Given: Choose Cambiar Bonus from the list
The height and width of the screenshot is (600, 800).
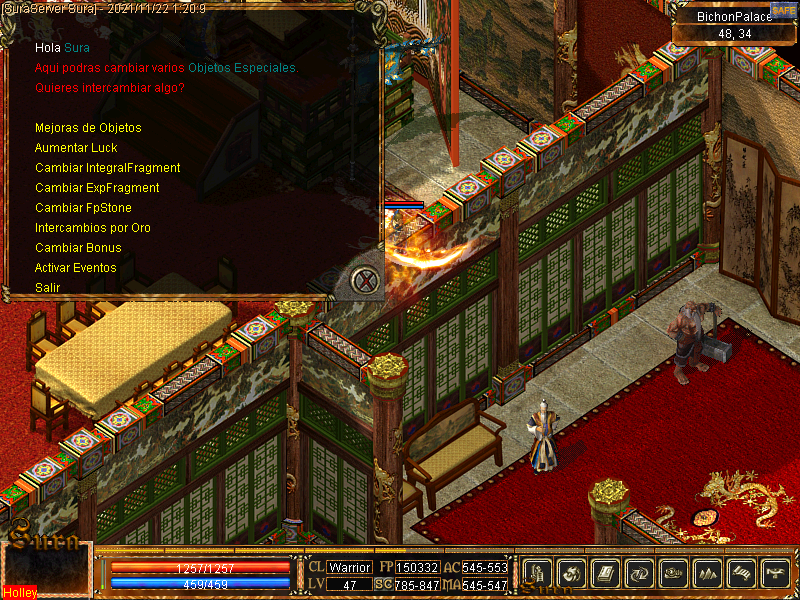Looking at the screenshot, I should 78,248.
